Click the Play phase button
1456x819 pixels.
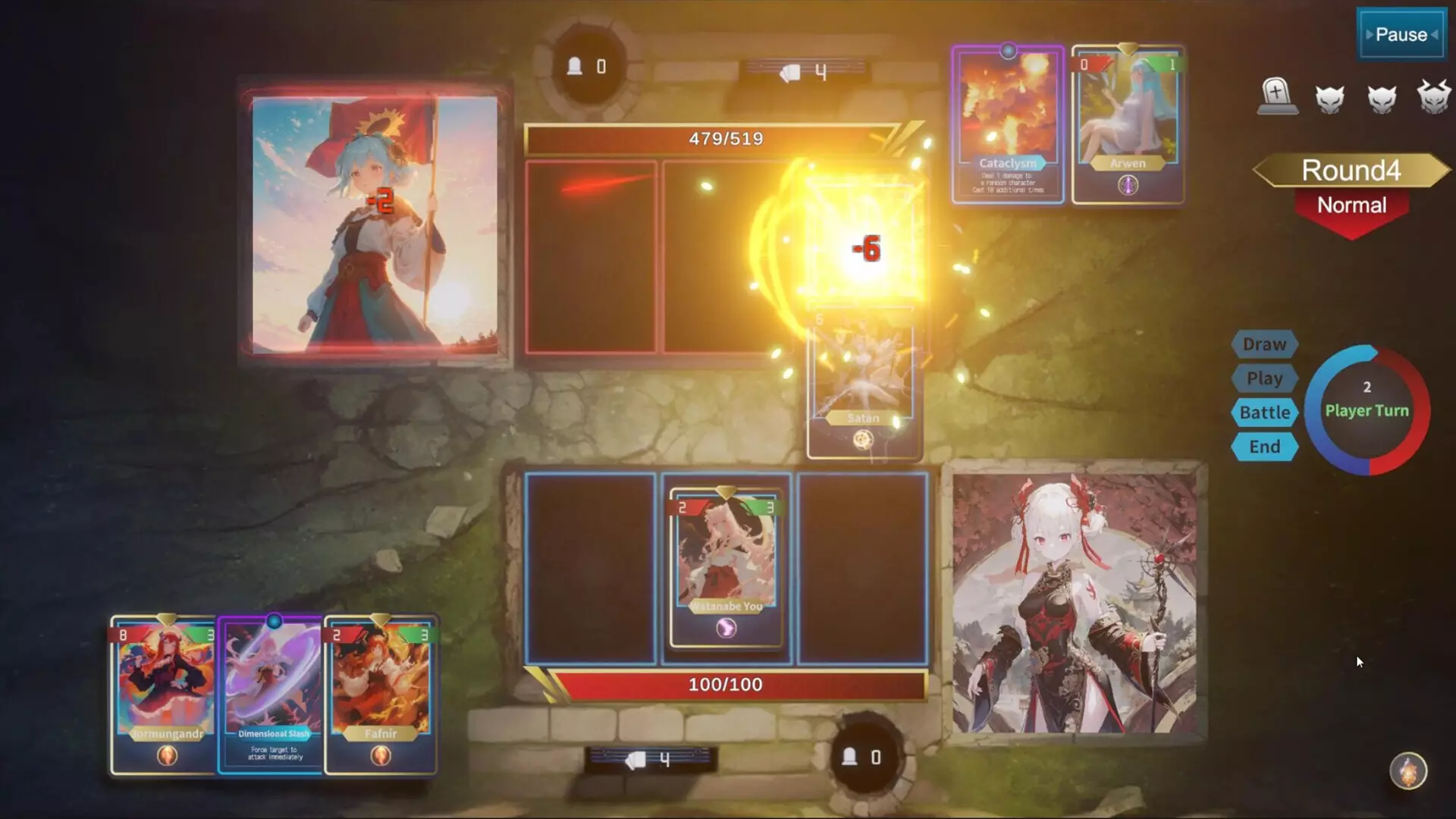(1263, 378)
